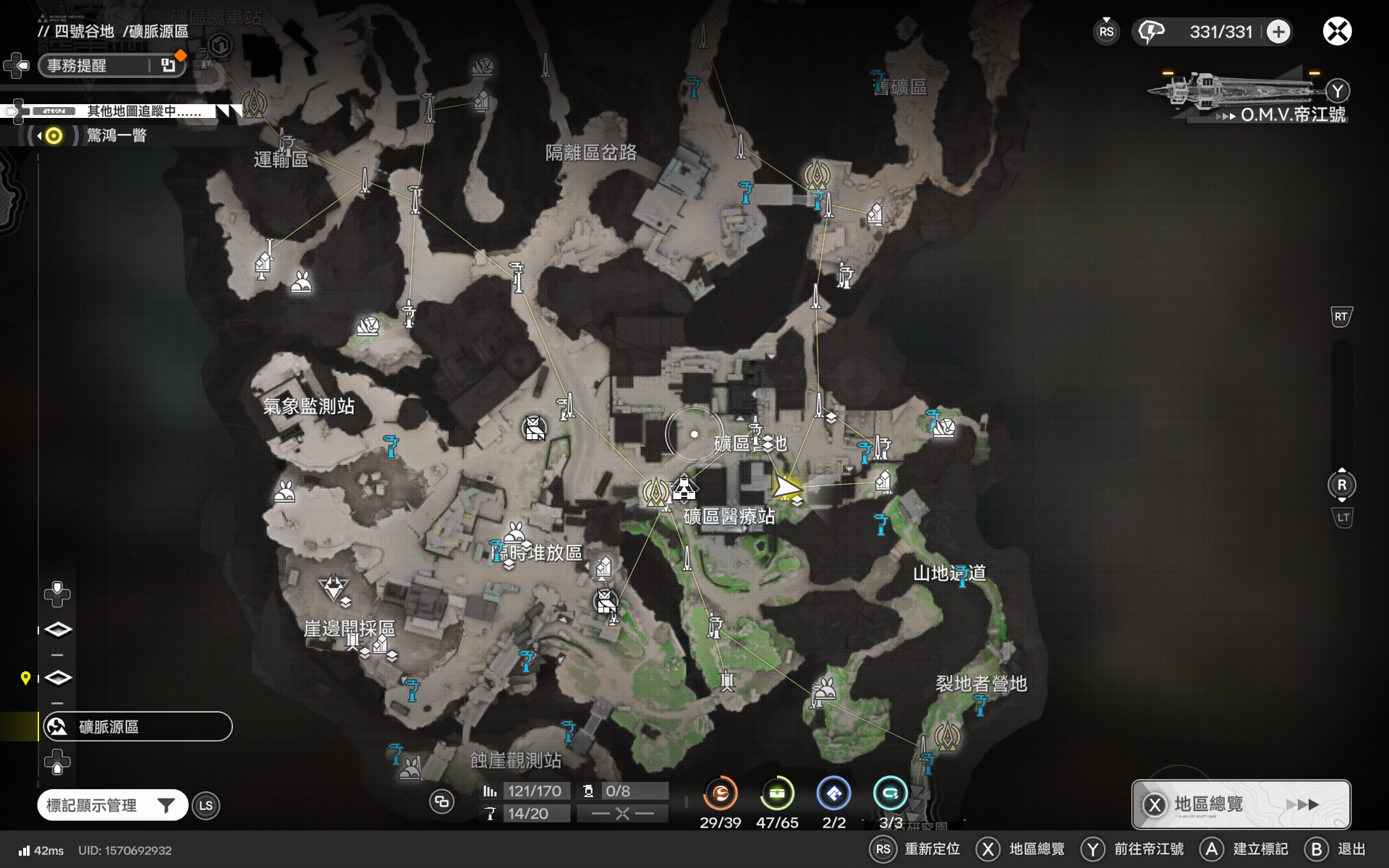Open the teal tracker showing 3/3
Viewport: 1389px width, 868px height.
tap(890, 794)
